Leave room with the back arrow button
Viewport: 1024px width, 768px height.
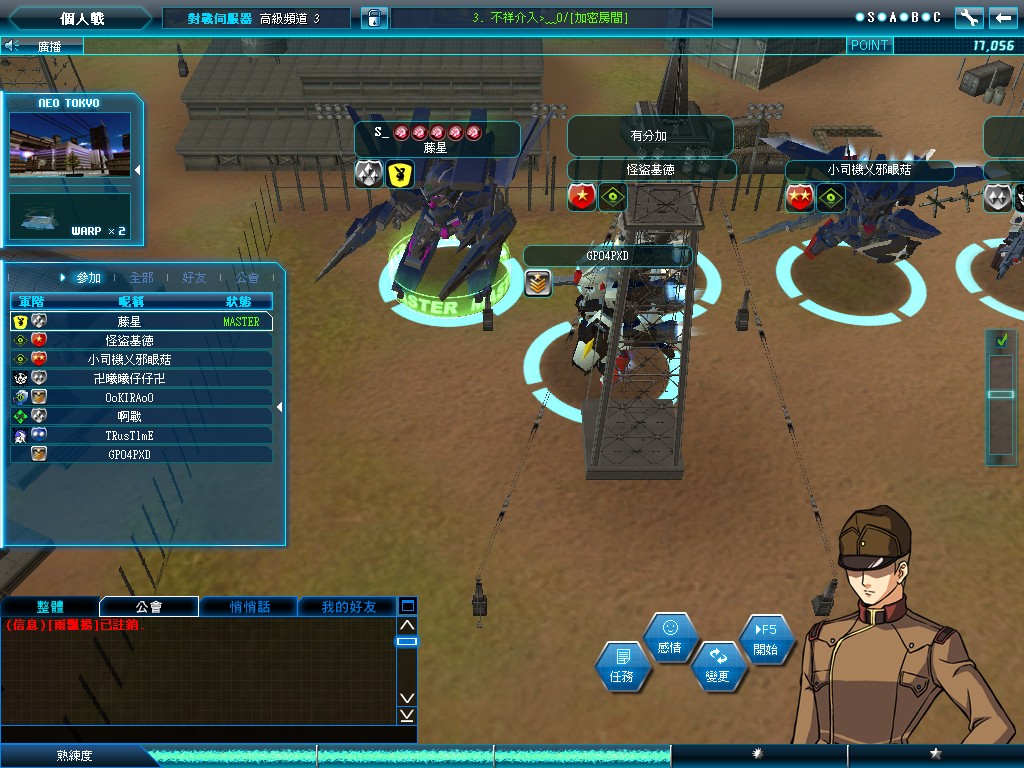(x=1001, y=17)
